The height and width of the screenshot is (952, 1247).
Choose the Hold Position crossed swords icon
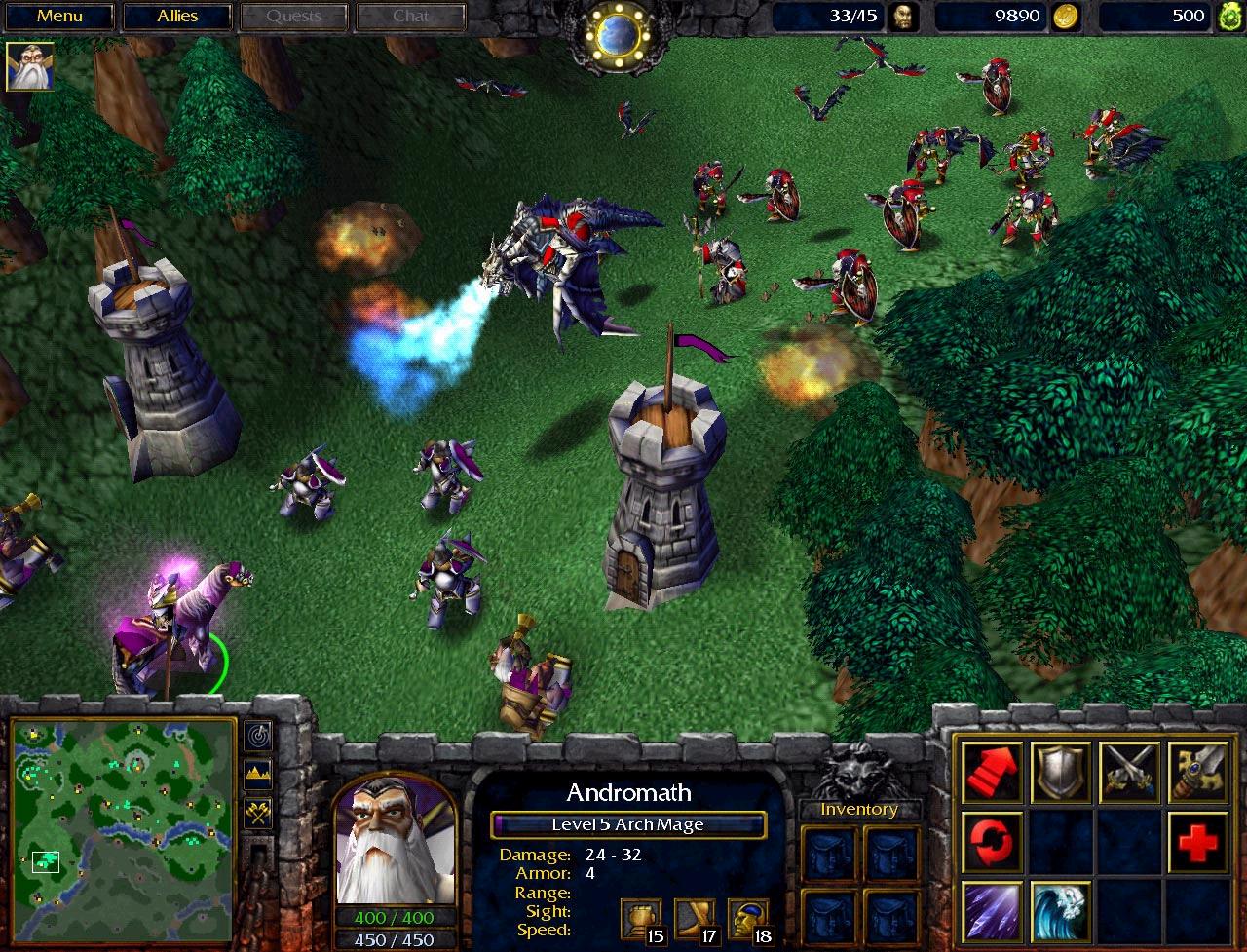coord(1129,771)
